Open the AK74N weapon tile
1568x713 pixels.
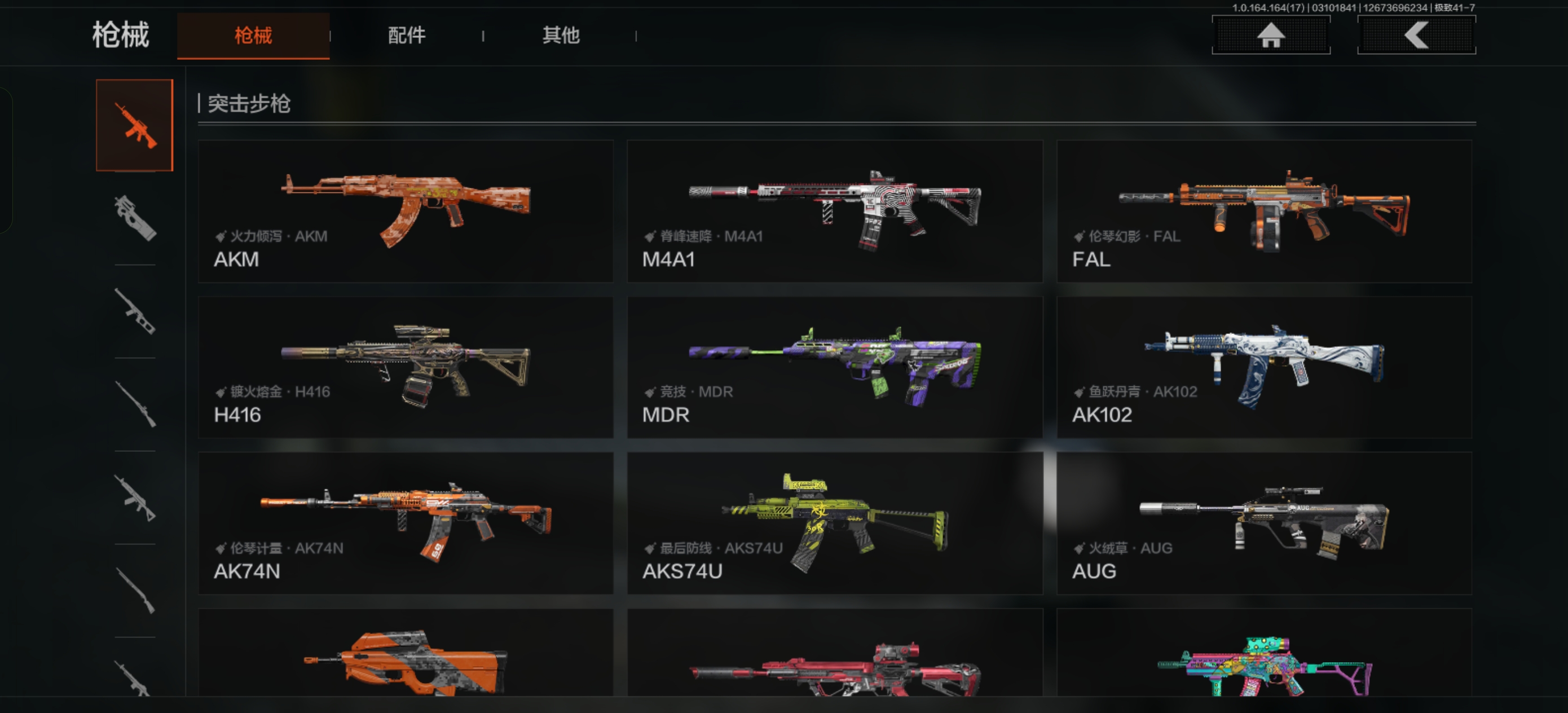(x=406, y=523)
